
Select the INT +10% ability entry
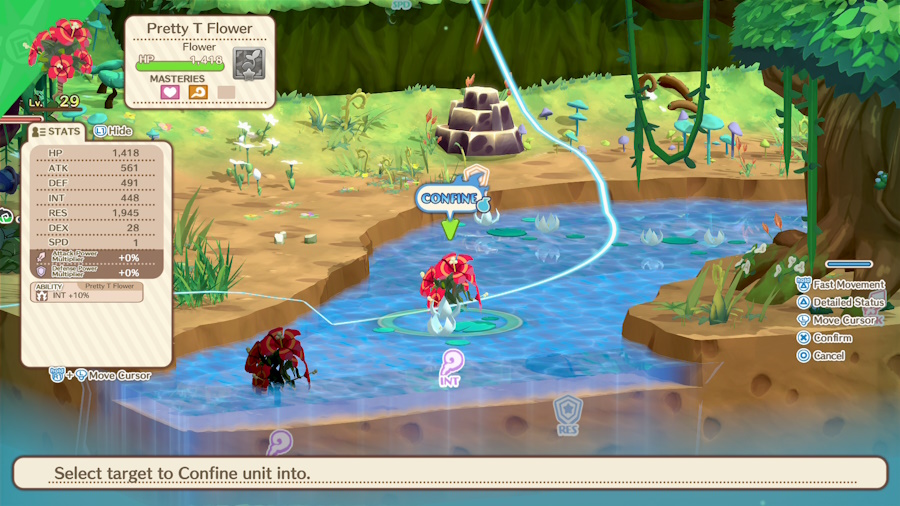(x=86, y=292)
